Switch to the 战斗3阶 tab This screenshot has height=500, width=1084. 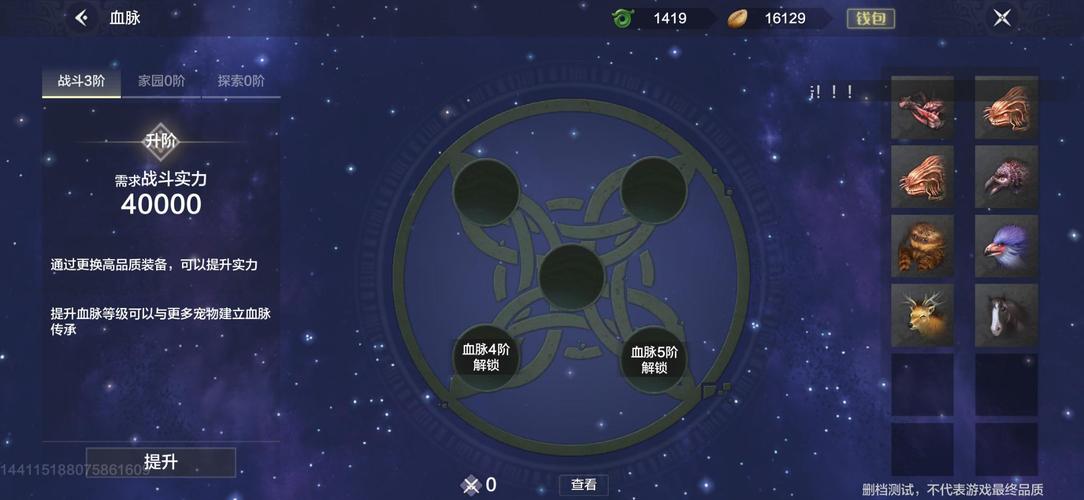[x=81, y=82]
